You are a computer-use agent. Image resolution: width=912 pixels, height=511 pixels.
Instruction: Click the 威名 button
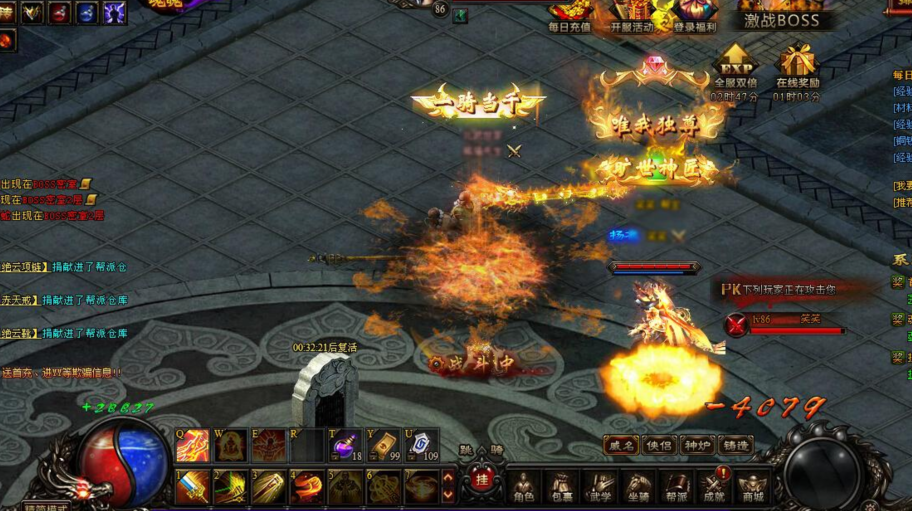coord(620,445)
